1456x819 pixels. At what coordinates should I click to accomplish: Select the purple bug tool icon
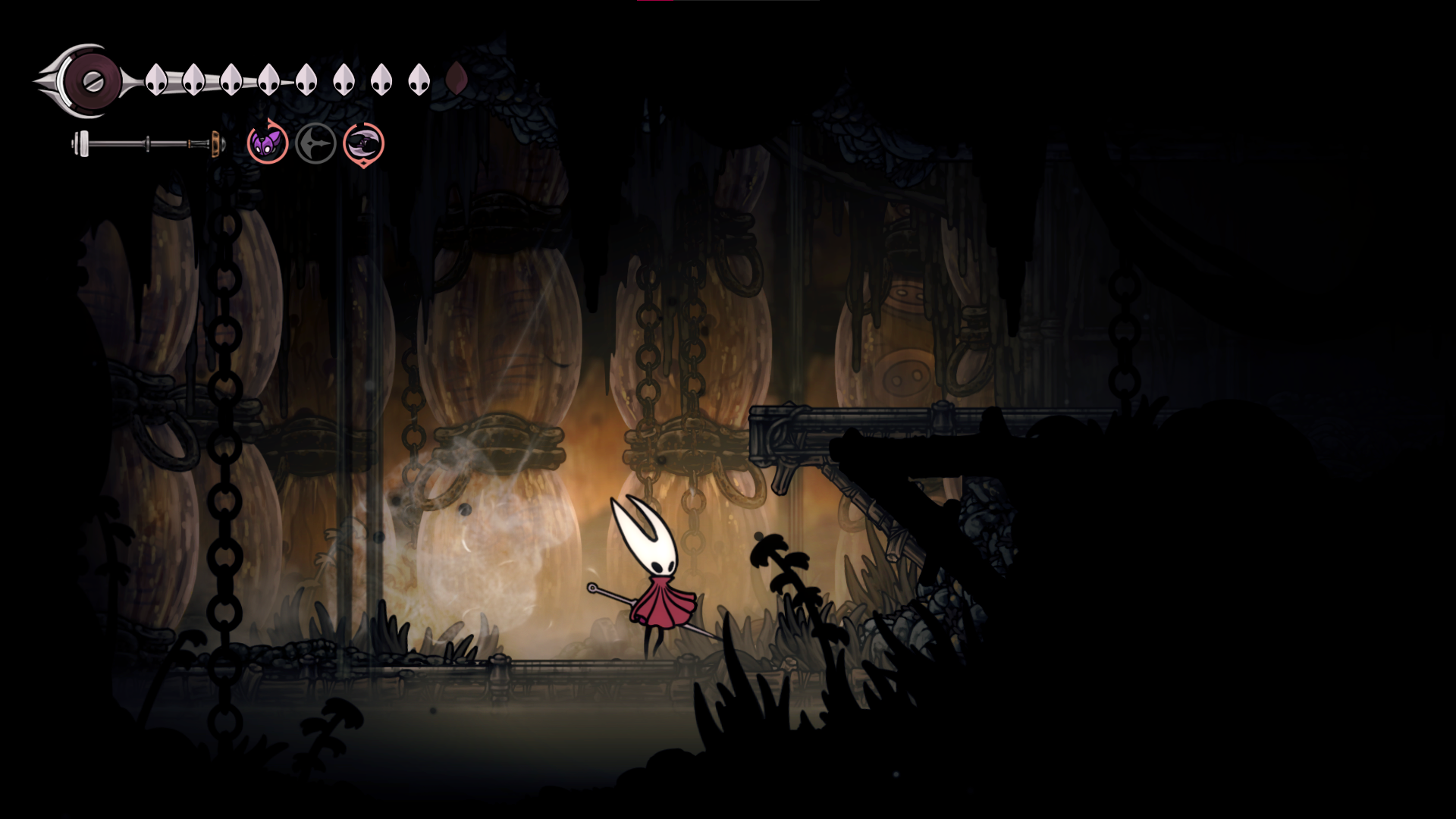pos(268,143)
